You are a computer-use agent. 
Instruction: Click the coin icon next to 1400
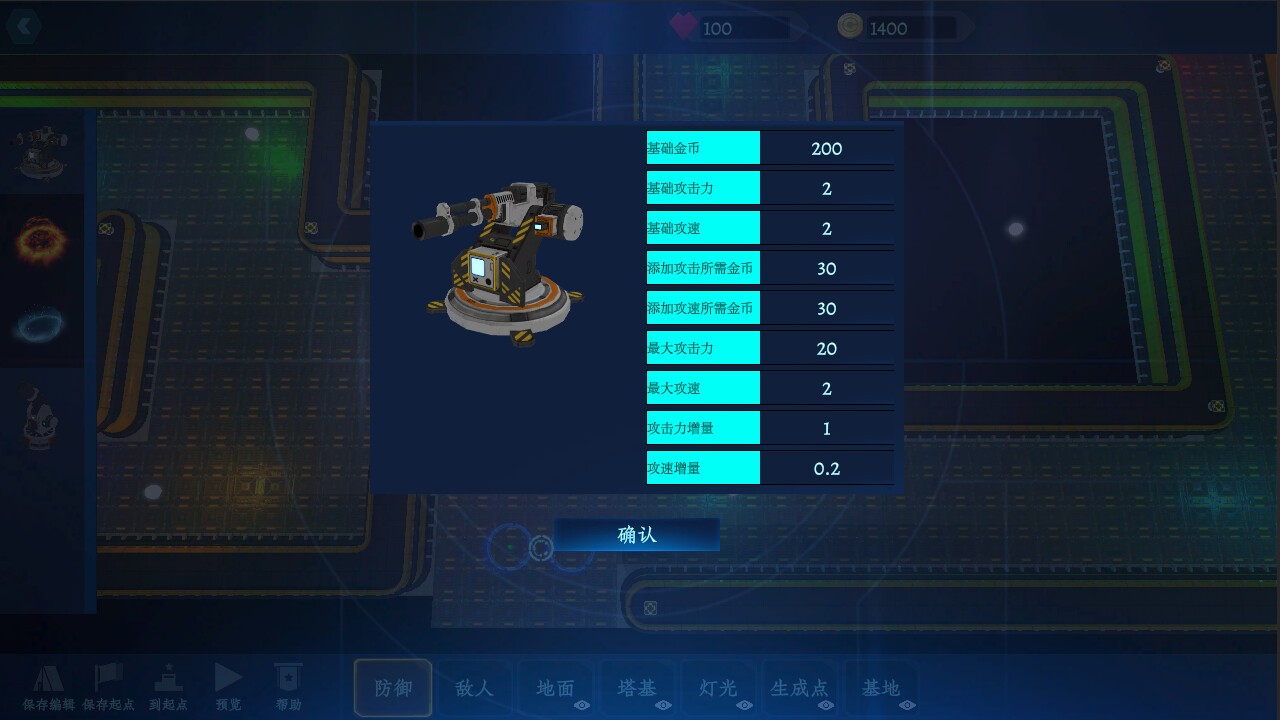tap(849, 26)
